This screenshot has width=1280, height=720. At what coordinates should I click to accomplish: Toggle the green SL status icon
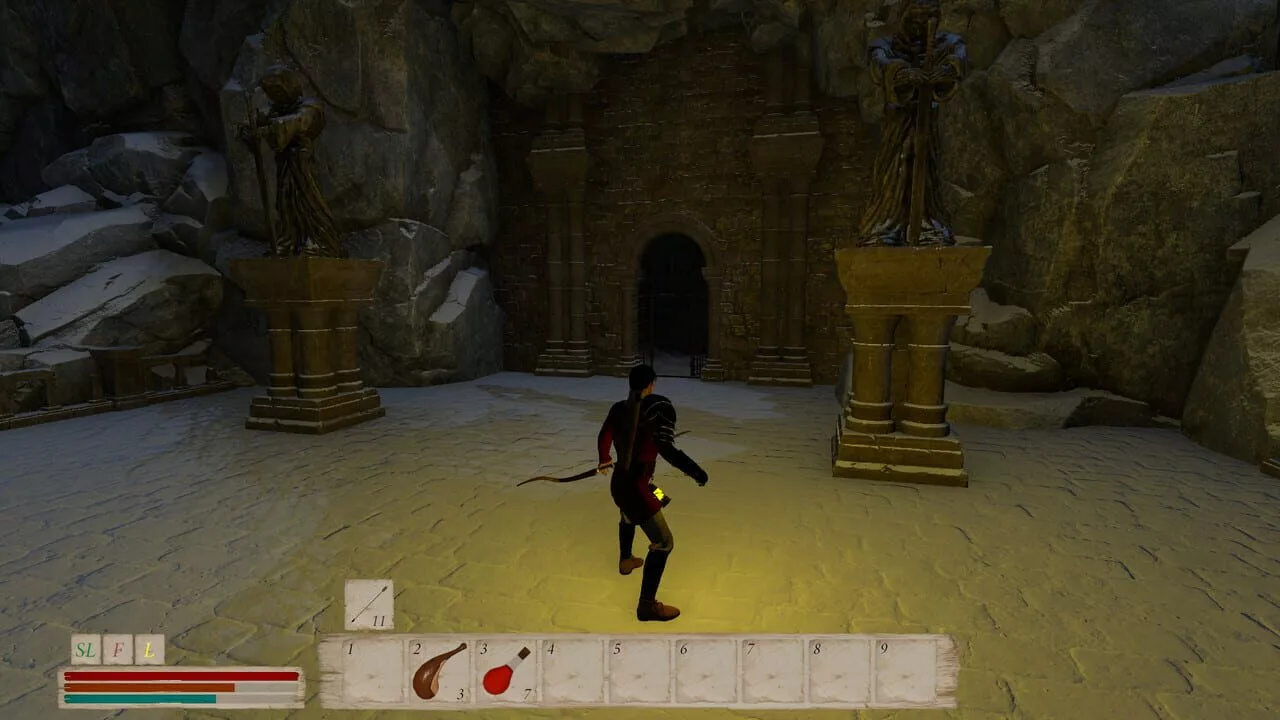[86, 650]
